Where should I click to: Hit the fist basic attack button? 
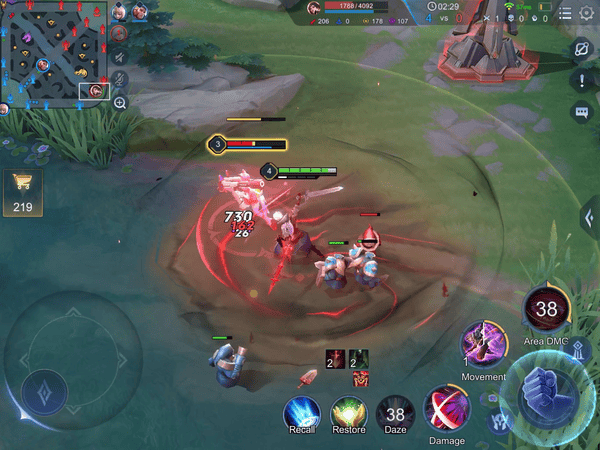[548, 387]
